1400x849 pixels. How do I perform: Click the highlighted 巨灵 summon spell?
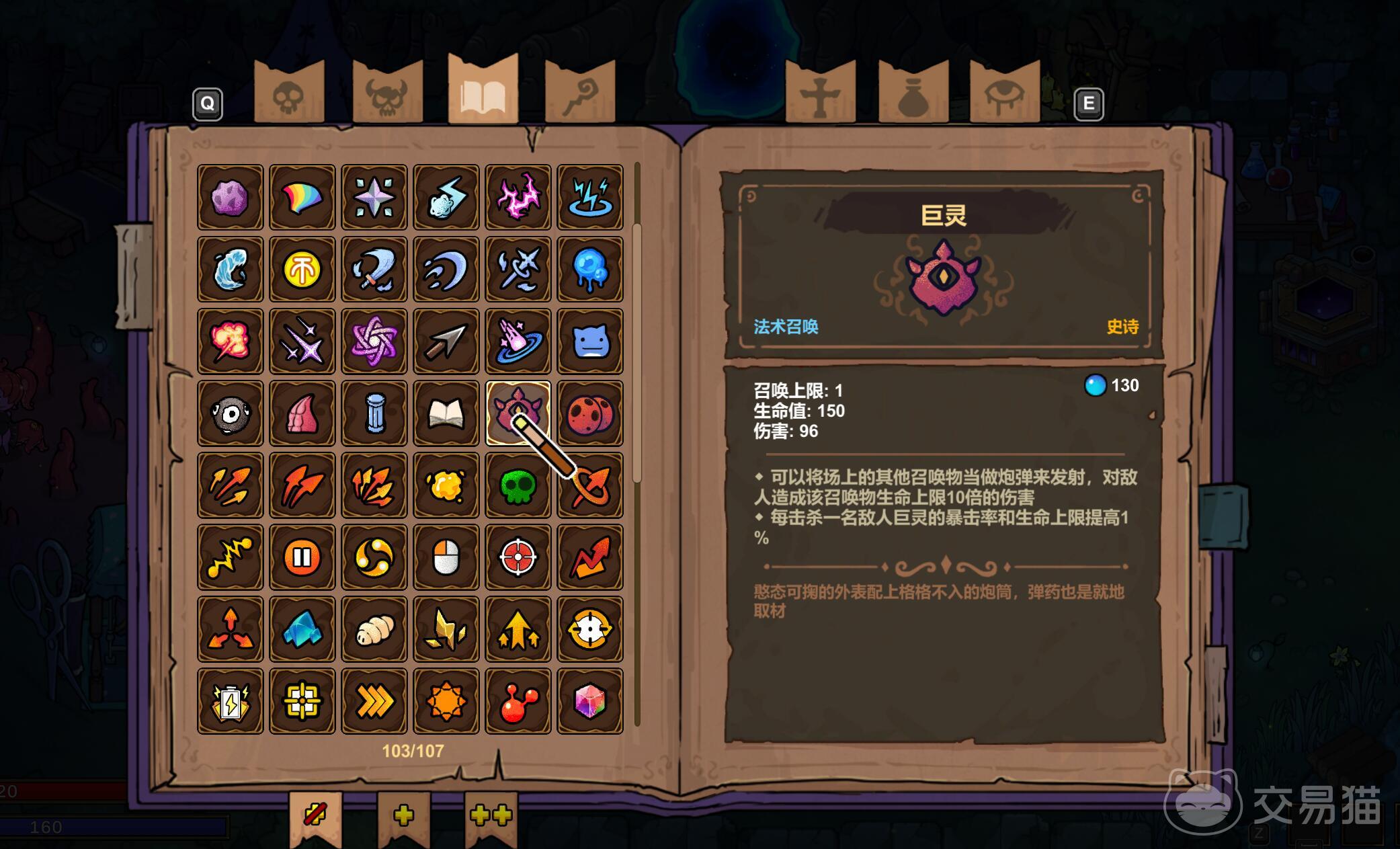pos(518,413)
